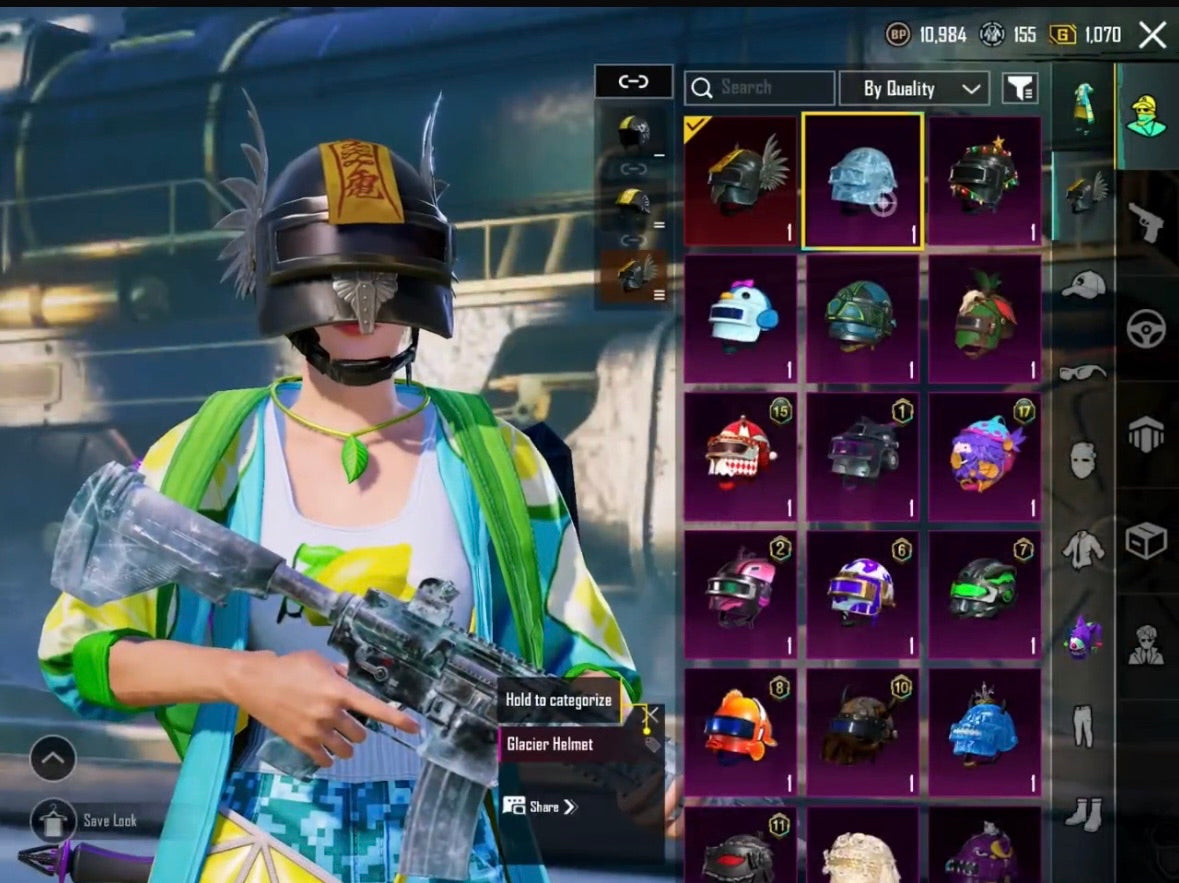Select the purple and white striped helmet
This screenshot has height=883, width=1179.
[862, 594]
